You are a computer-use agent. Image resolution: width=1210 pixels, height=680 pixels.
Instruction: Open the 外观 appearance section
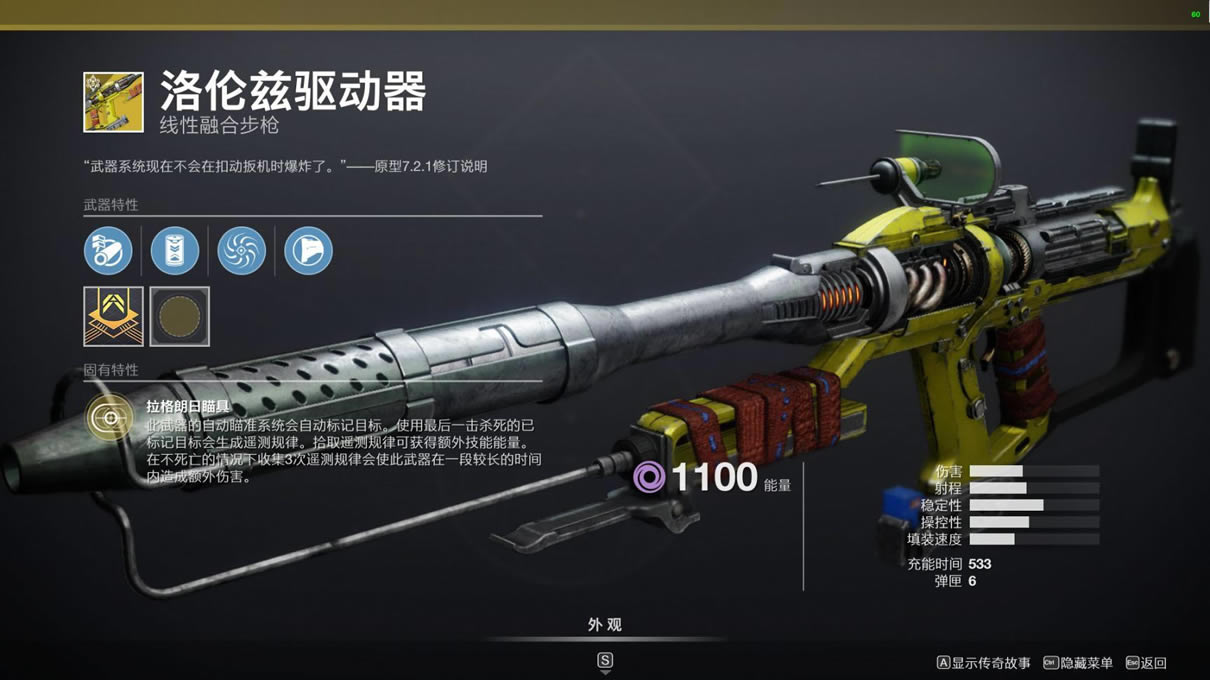click(604, 625)
